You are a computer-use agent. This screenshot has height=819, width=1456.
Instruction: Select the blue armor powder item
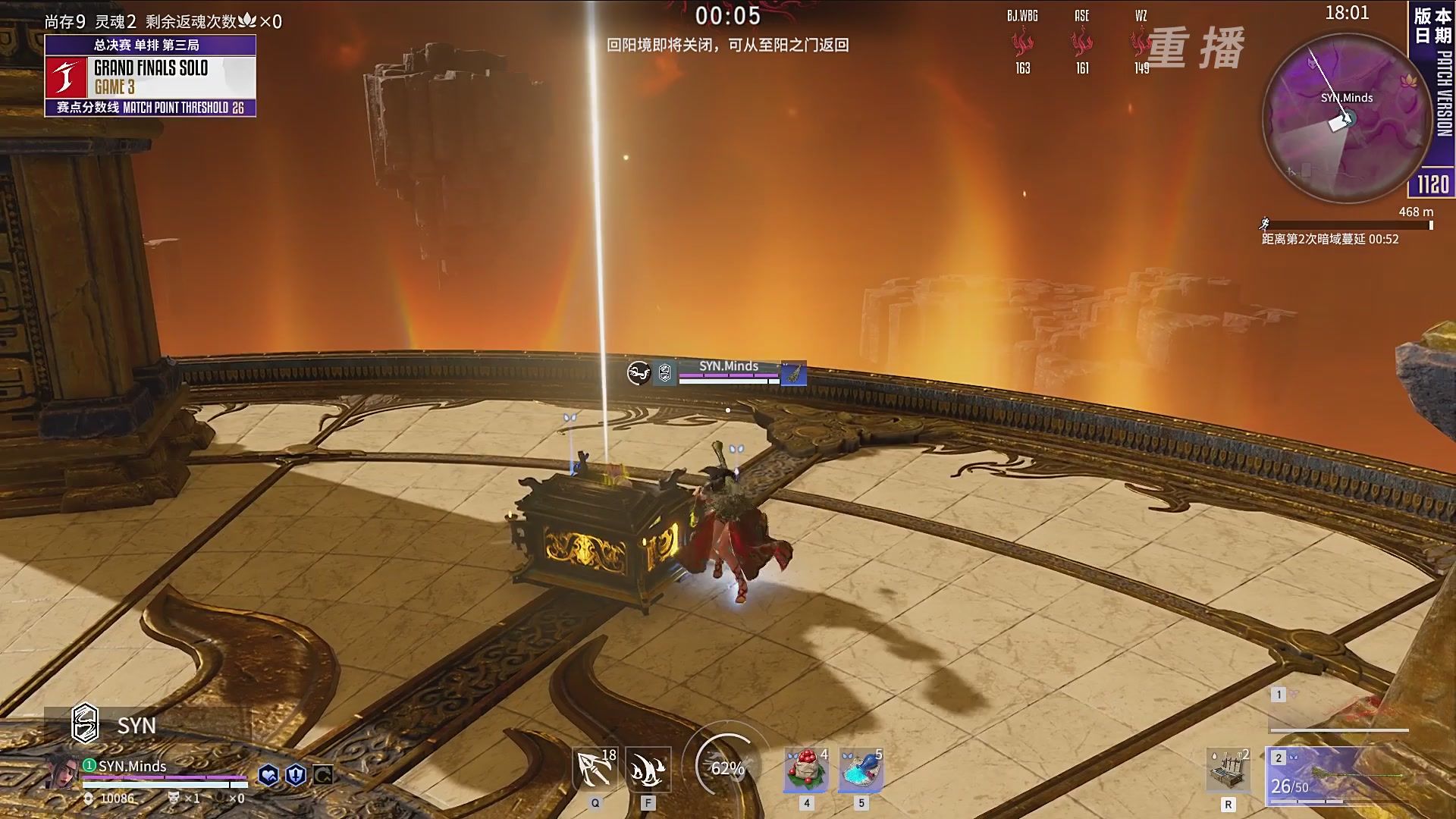click(861, 769)
